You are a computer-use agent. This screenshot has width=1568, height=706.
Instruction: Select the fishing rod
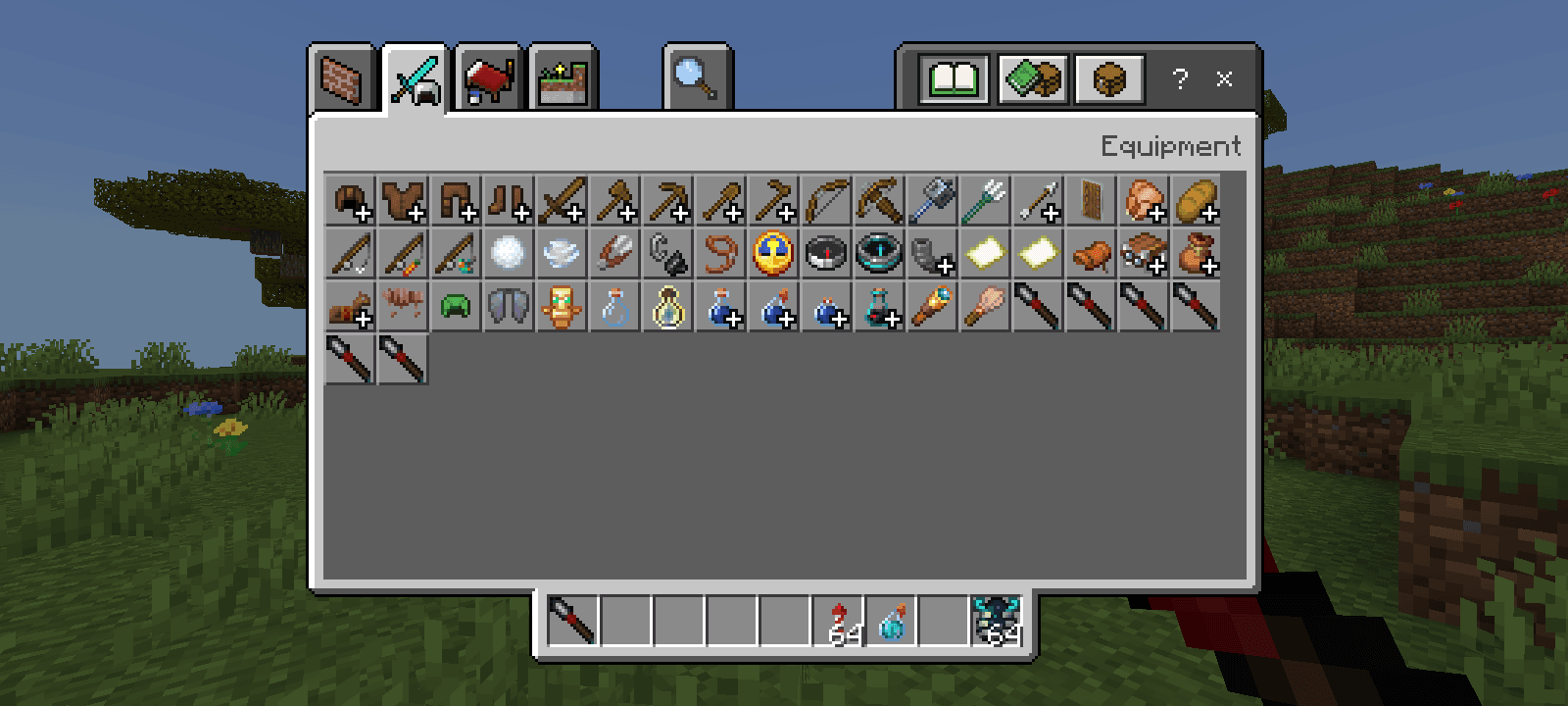(x=350, y=253)
